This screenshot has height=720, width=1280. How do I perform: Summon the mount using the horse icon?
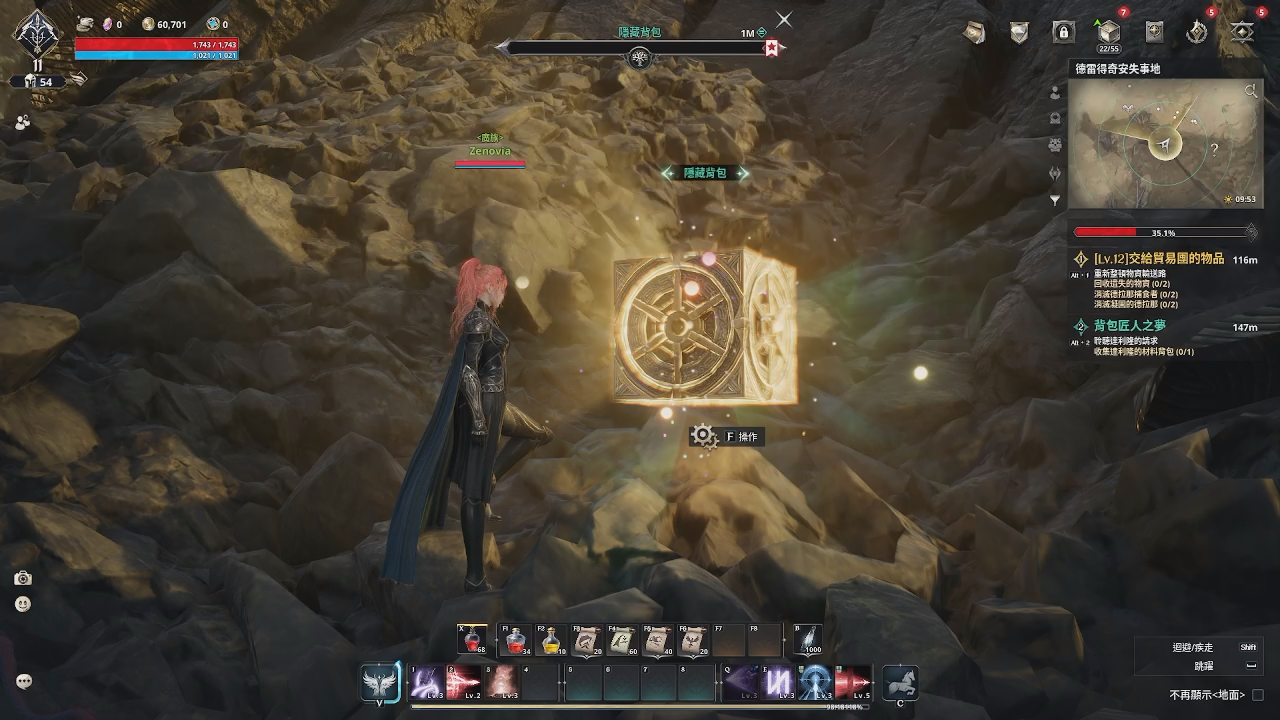point(900,682)
